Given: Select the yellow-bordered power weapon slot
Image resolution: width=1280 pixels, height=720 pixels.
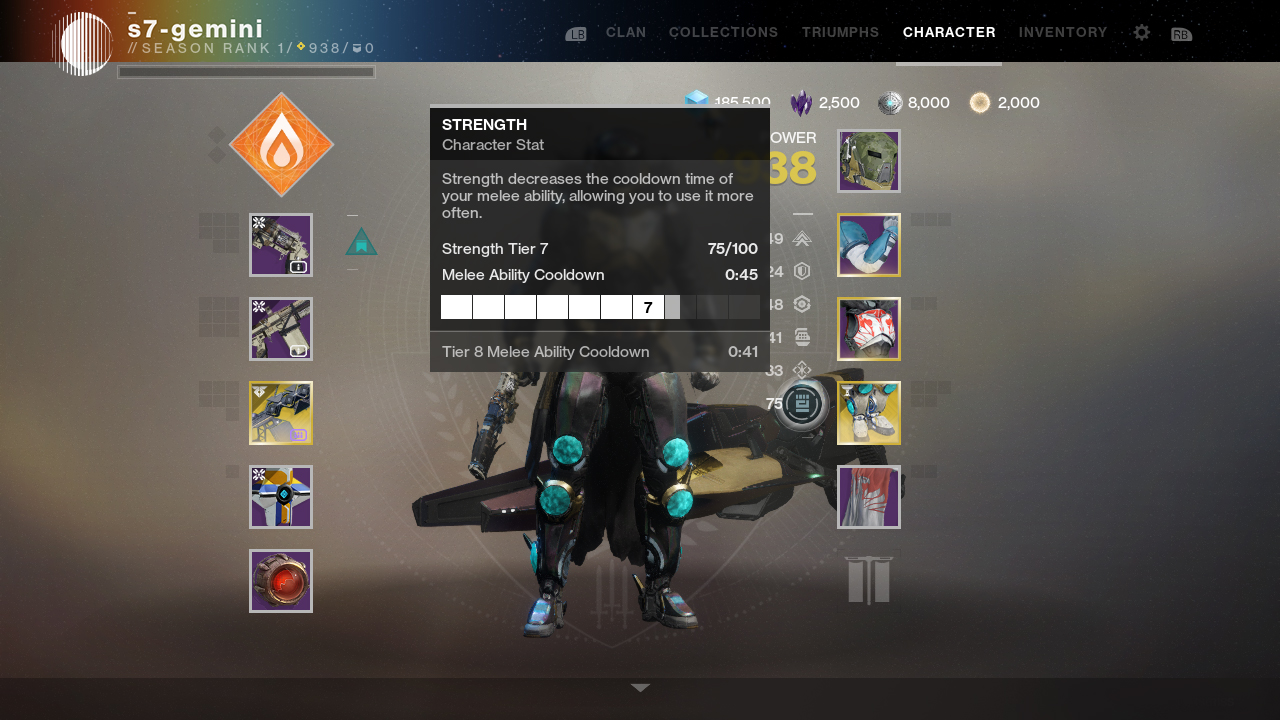Looking at the screenshot, I should [281, 412].
